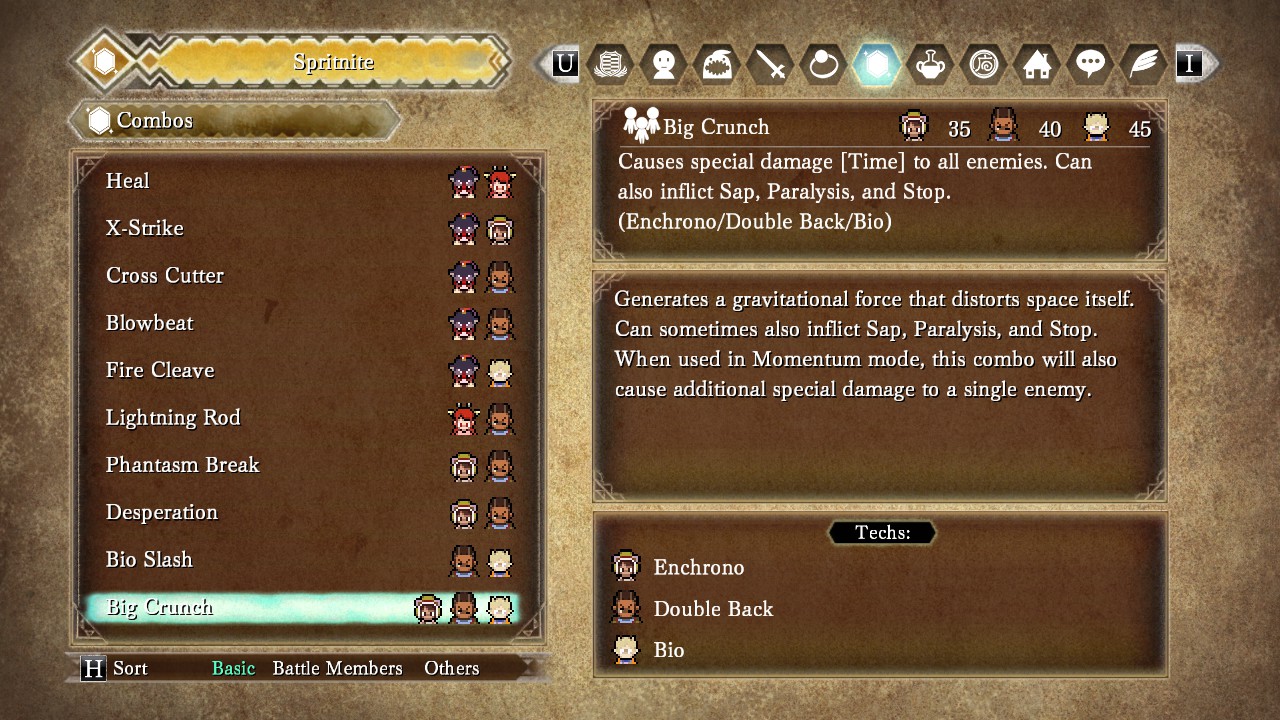The width and height of the screenshot is (1280, 720).
Task: Choose the Bio Slash combo
Action: (149, 560)
